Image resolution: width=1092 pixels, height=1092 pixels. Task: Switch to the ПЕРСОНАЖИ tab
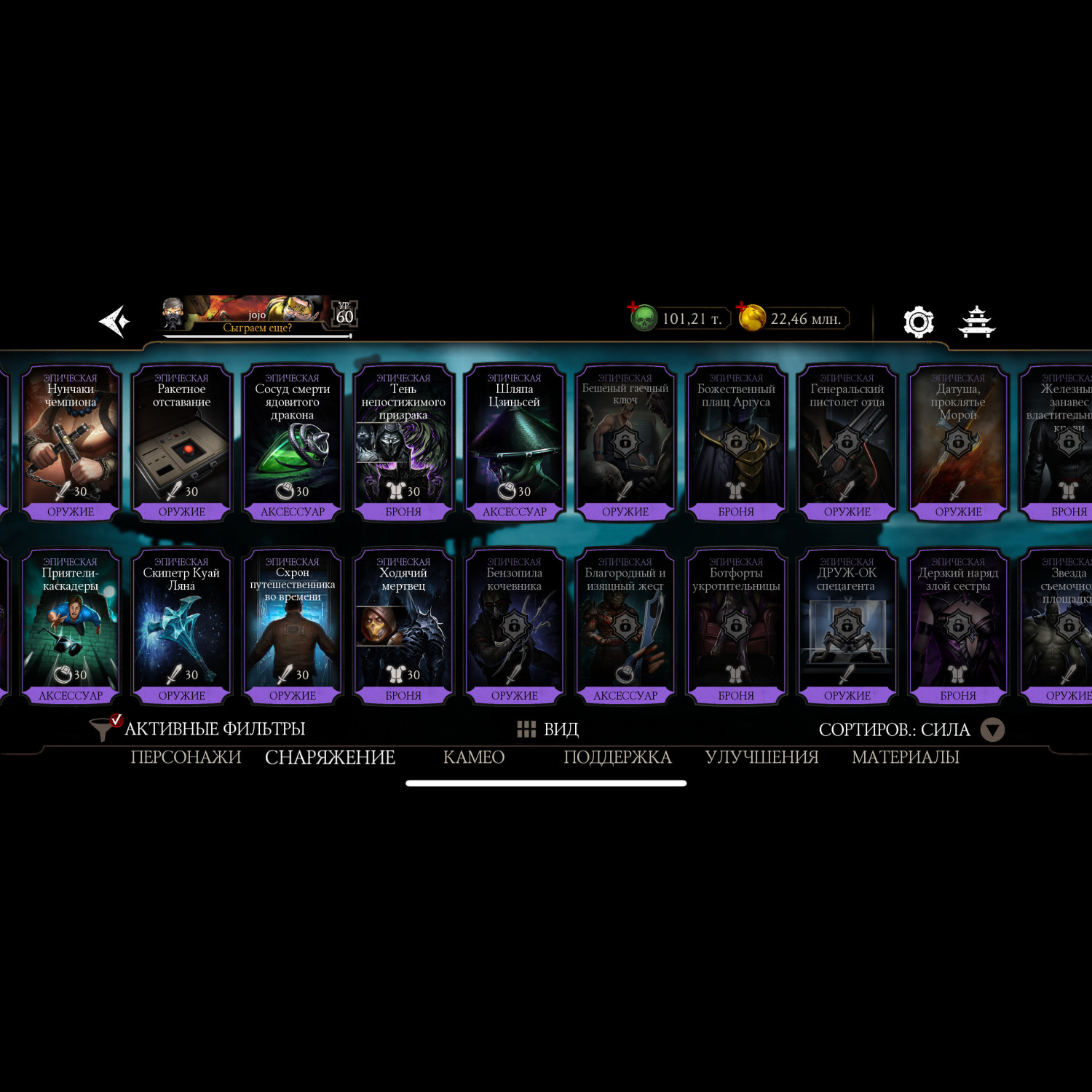(186, 757)
